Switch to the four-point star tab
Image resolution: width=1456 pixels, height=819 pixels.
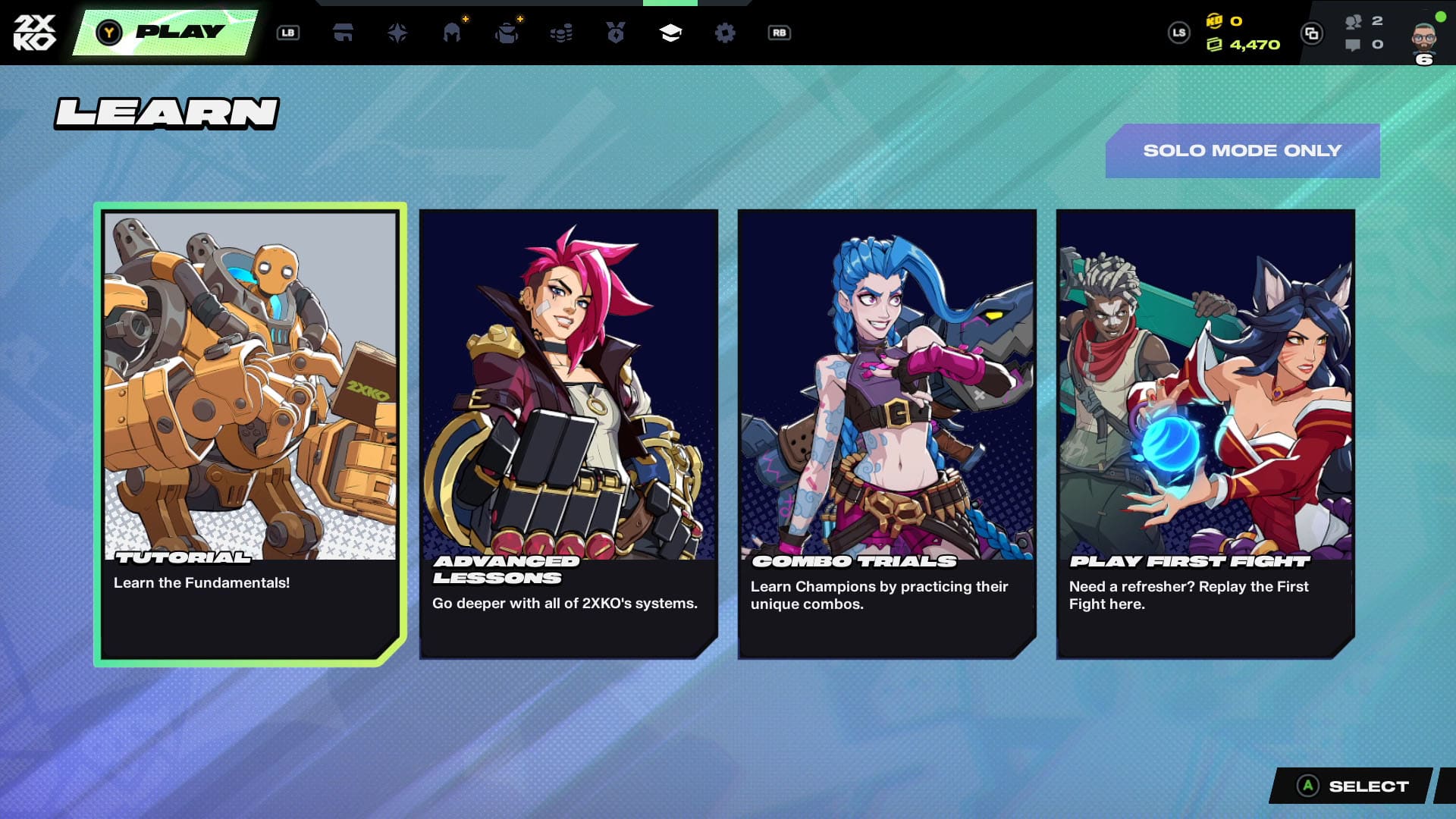click(x=397, y=33)
